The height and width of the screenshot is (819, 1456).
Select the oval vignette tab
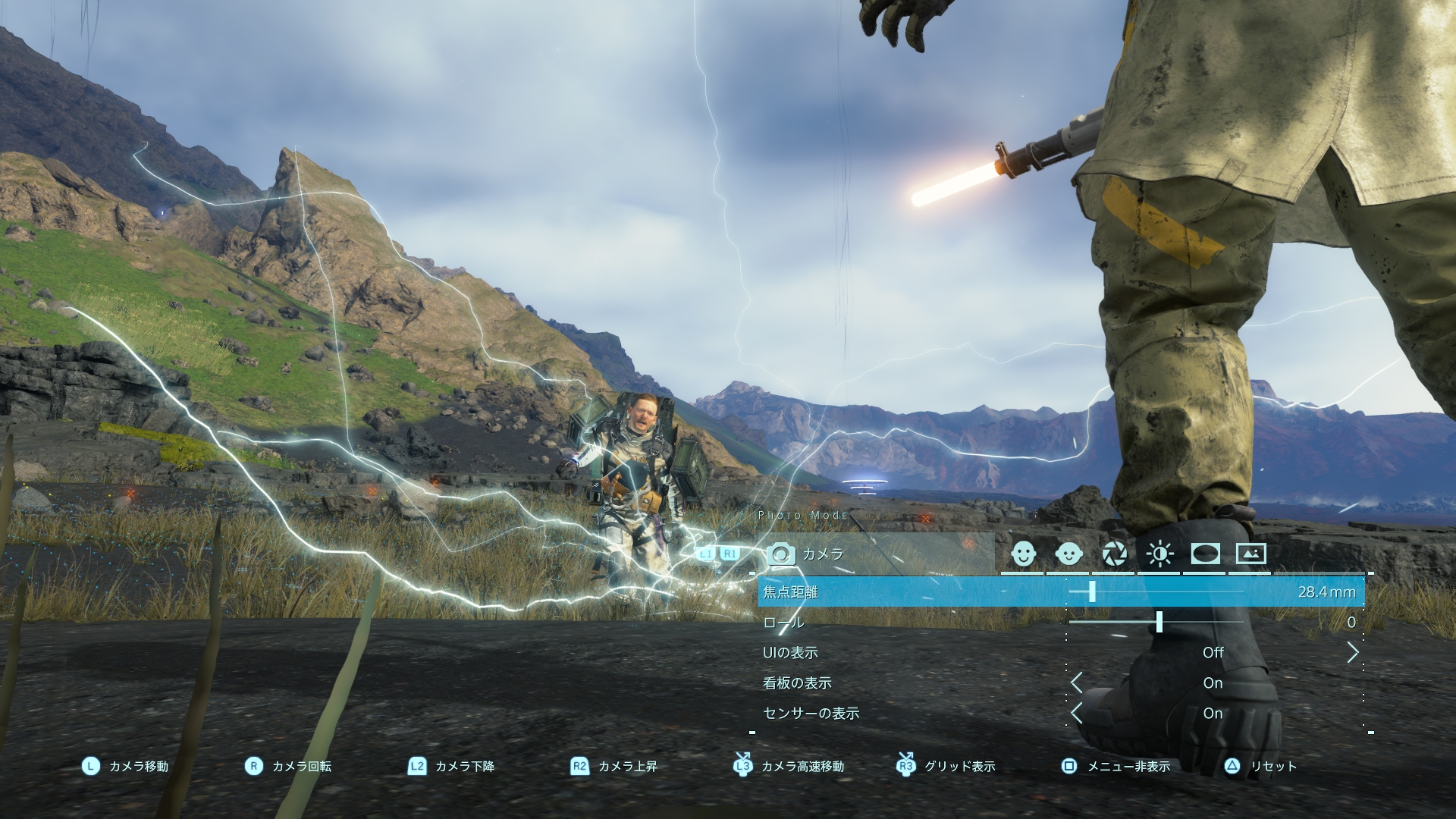(1205, 554)
